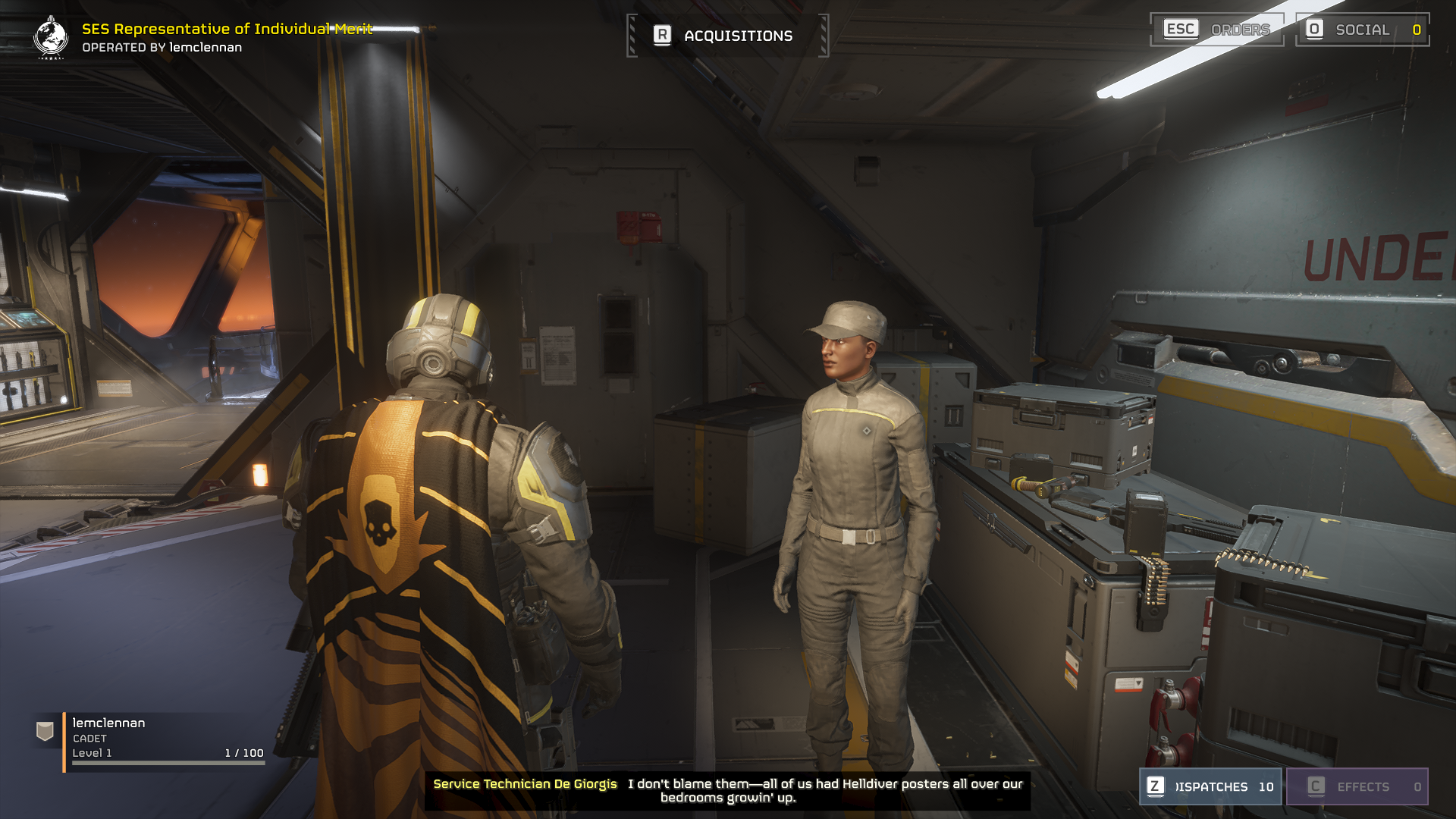The height and width of the screenshot is (819, 1456).
Task: Show the Dispatches list
Action: 1210,786
